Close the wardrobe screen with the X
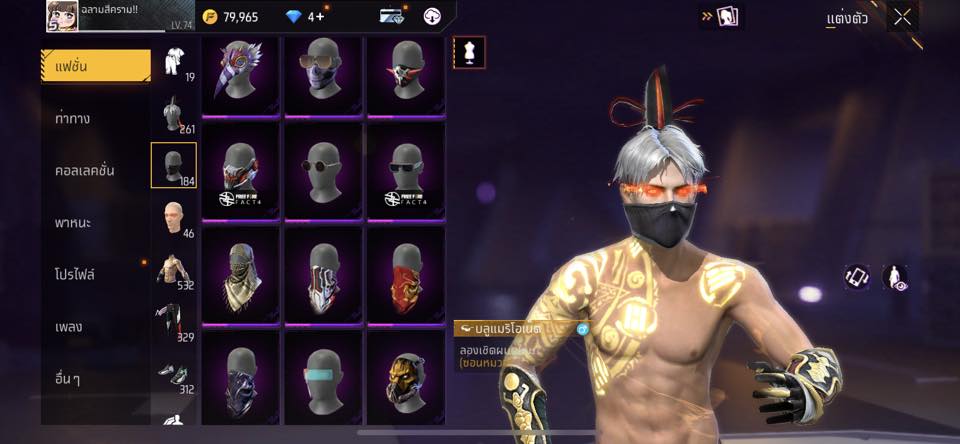 (x=902, y=17)
